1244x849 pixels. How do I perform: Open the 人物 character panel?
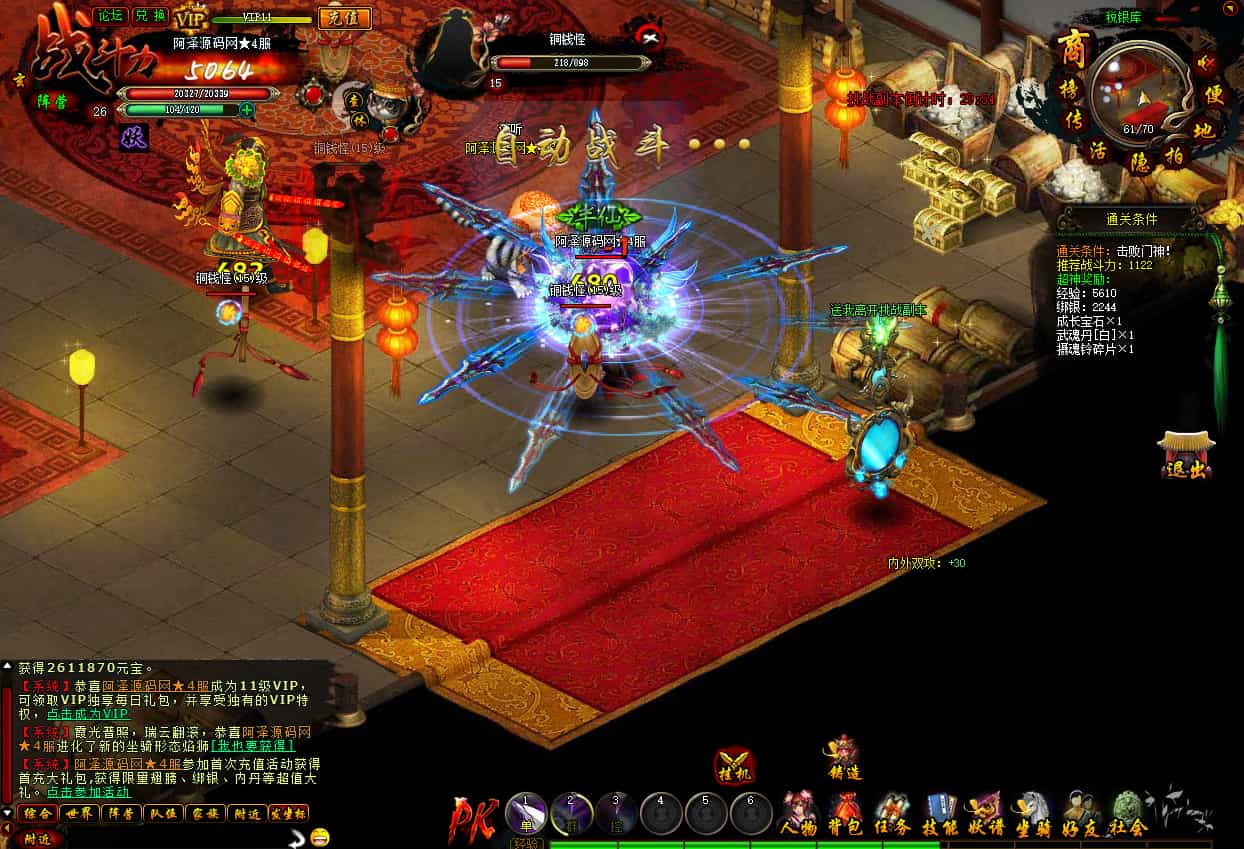point(797,814)
